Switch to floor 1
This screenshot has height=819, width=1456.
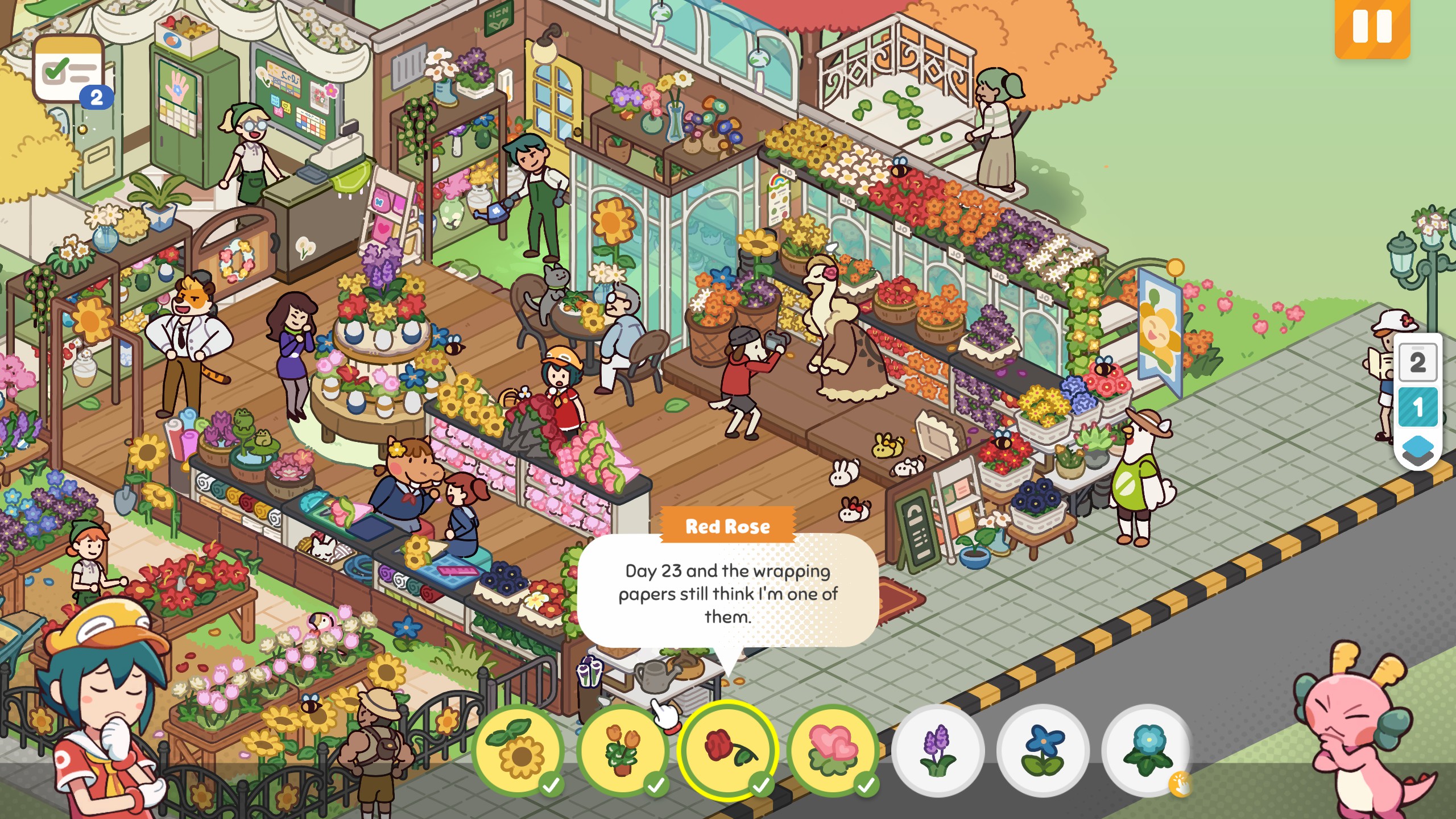pyautogui.click(x=1417, y=407)
